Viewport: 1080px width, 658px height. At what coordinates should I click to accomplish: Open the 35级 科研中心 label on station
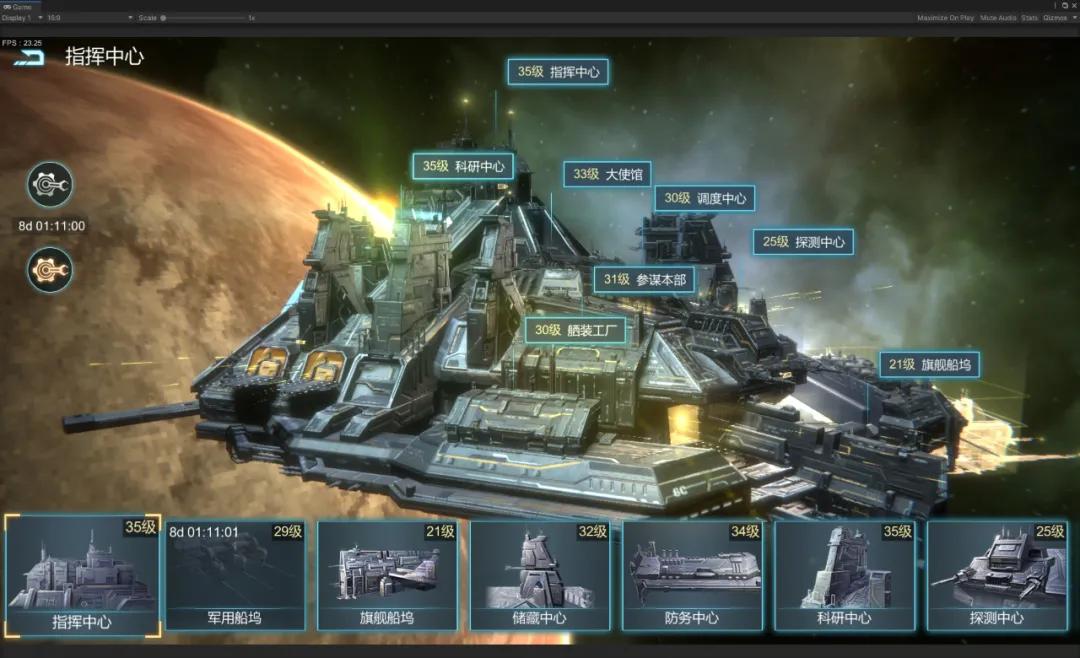coord(463,167)
